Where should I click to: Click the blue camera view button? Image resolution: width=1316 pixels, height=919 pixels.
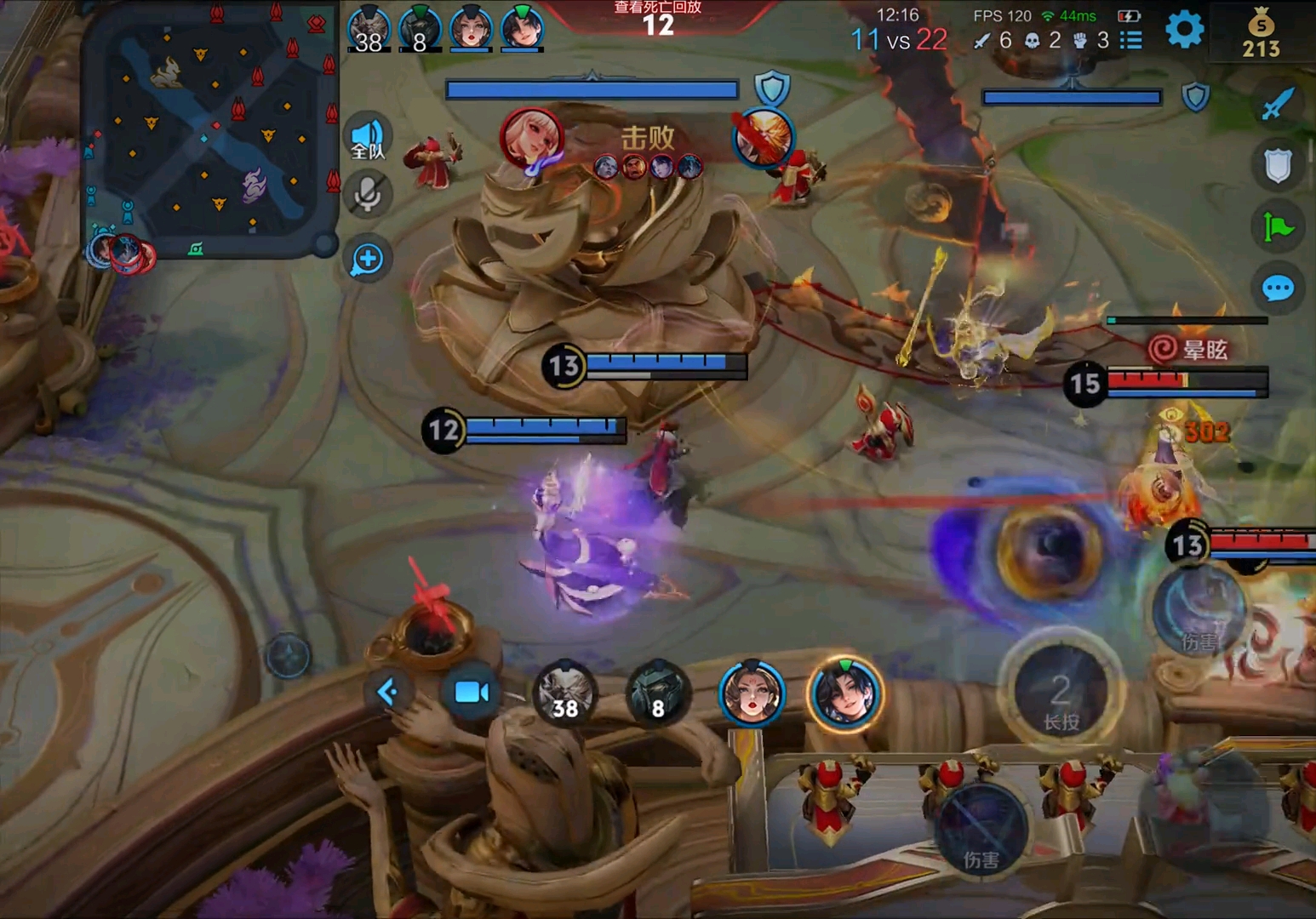pos(472,692)
